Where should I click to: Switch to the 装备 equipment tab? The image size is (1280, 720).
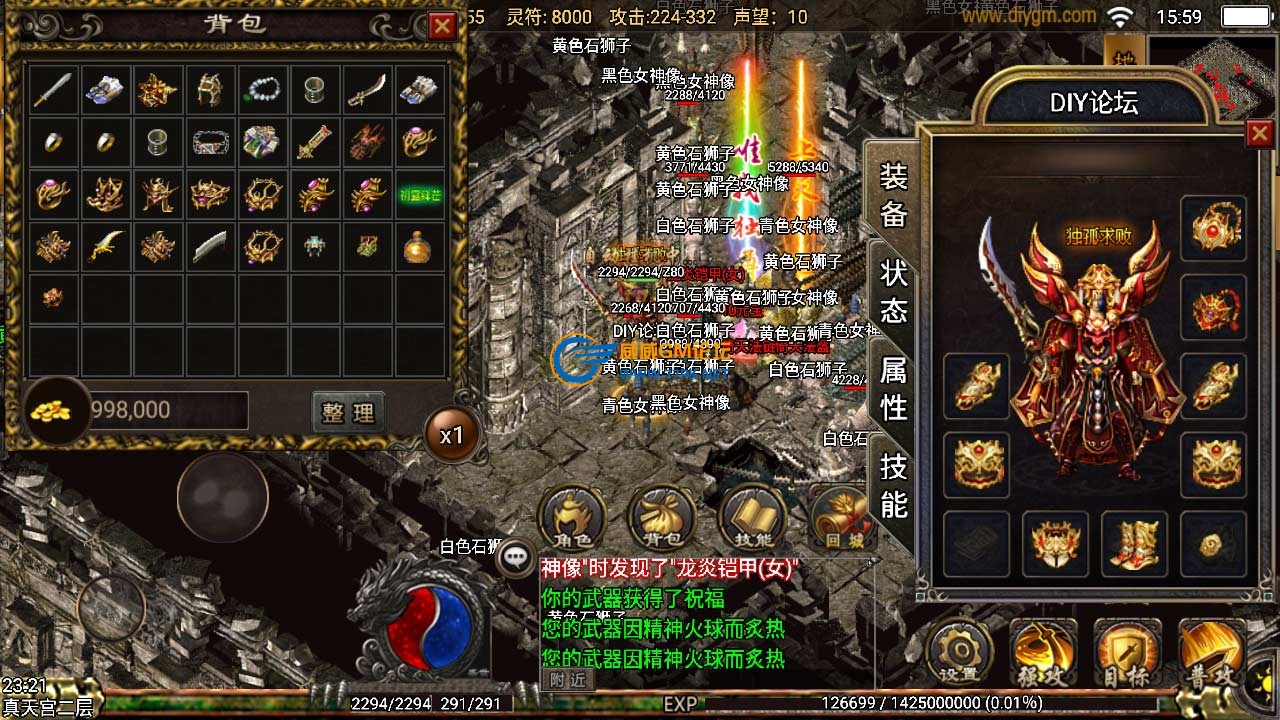(893, 195)
